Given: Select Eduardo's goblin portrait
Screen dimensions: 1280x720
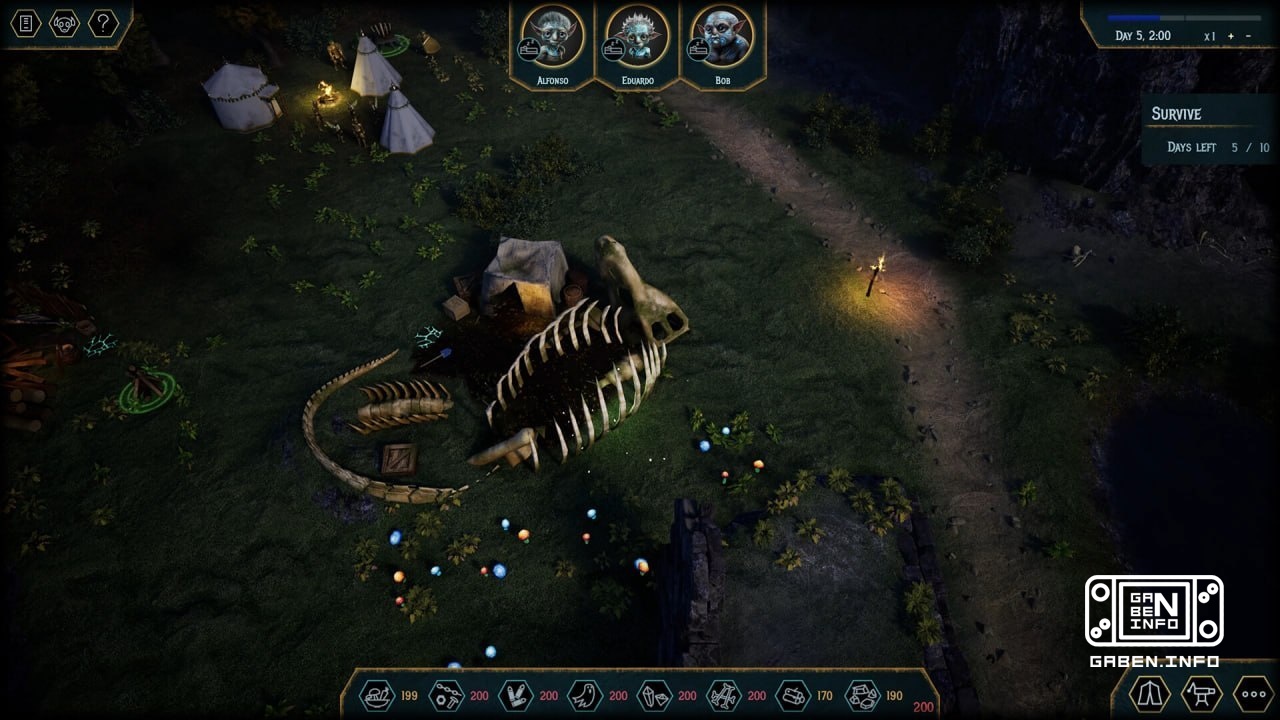Looking at the screenshot, I should point(637,37).
